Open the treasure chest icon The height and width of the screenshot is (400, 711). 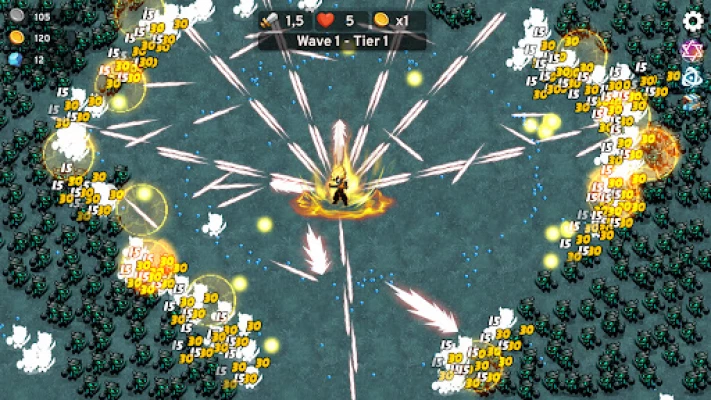(x=692, y=102)
